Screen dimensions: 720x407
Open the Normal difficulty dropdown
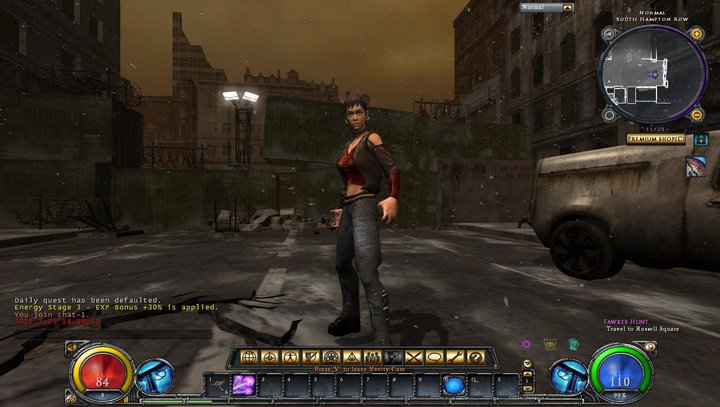(x=545, y=8)
